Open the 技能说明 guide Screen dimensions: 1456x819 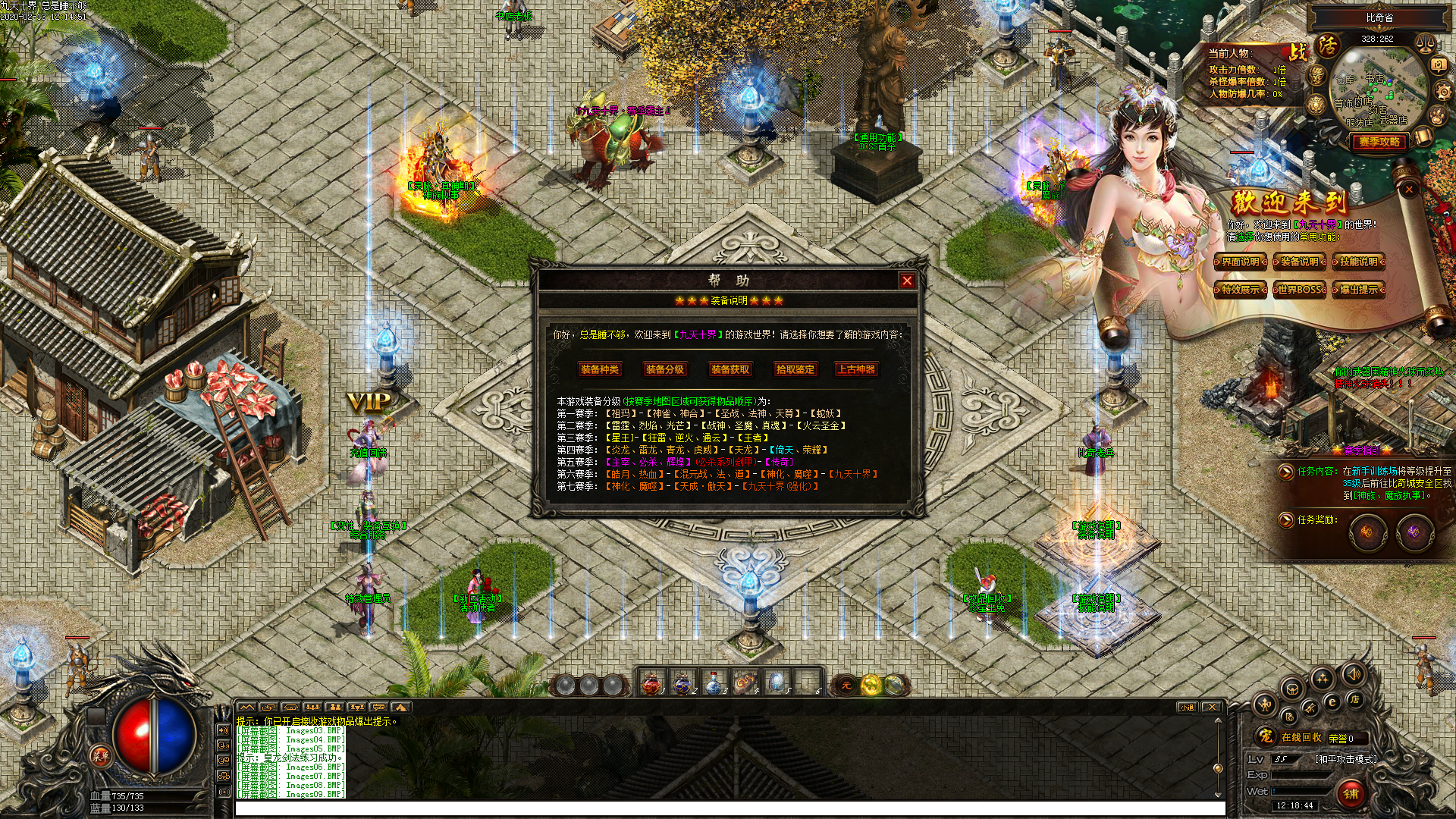click(1358, 262)
